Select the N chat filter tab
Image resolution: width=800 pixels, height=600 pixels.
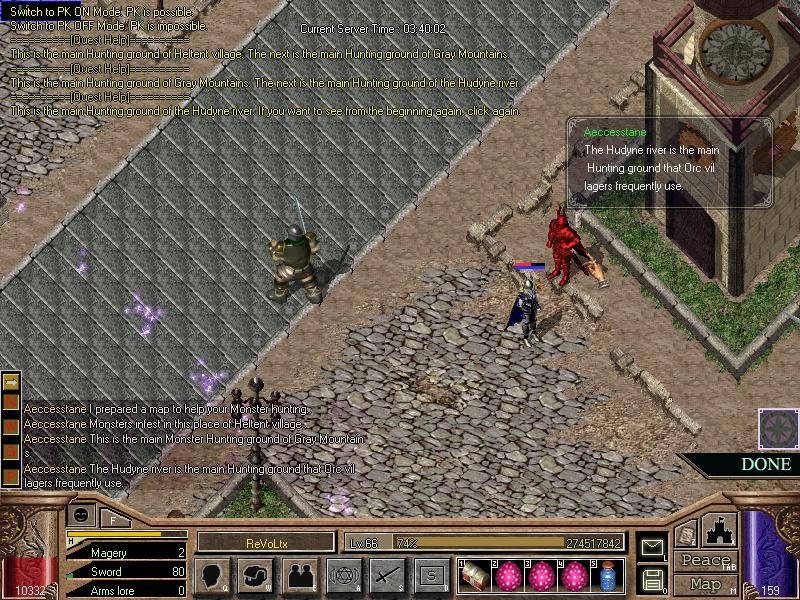(12, 402)
